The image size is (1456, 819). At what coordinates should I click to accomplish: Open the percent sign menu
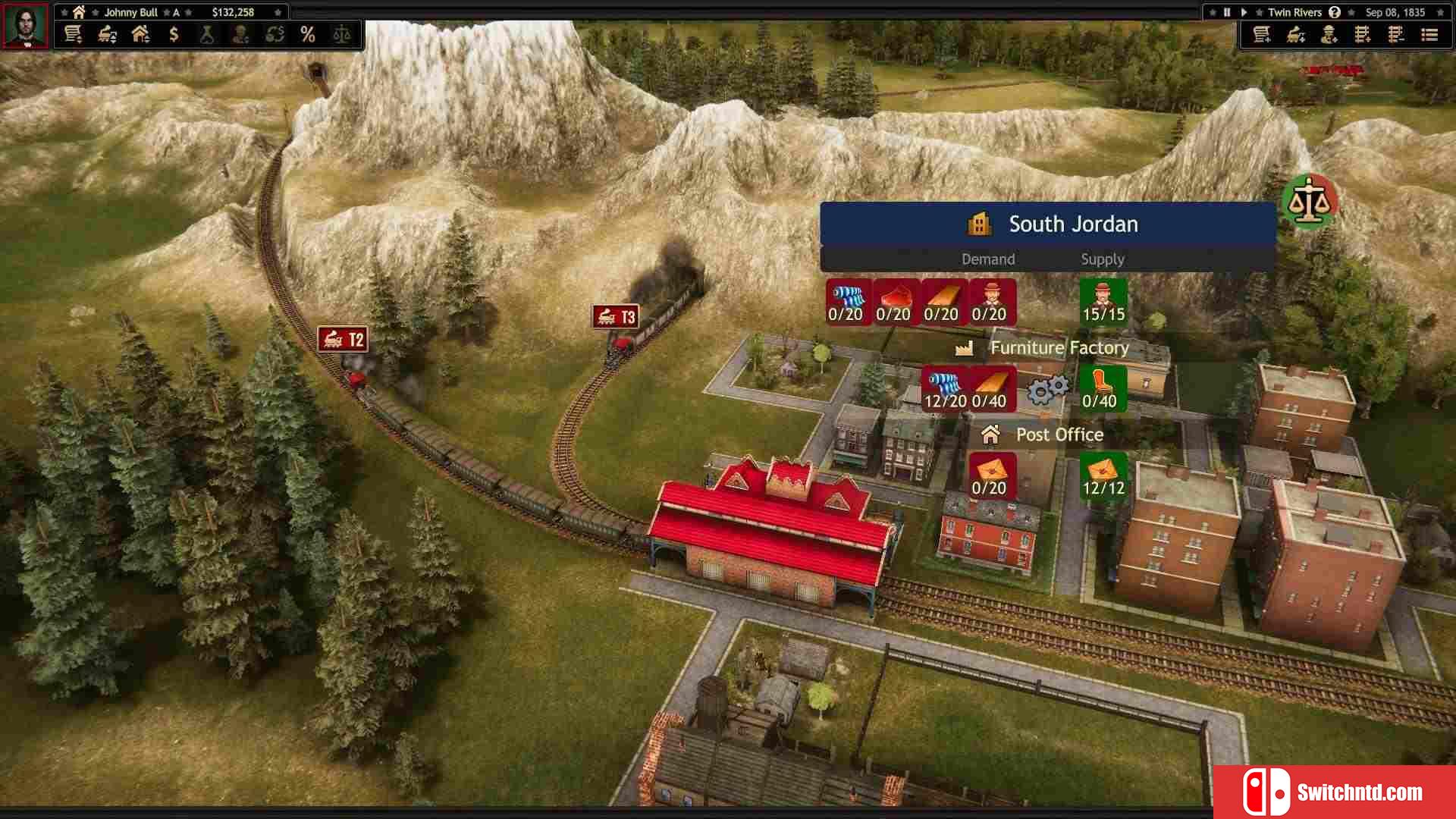tap(307, 35)
